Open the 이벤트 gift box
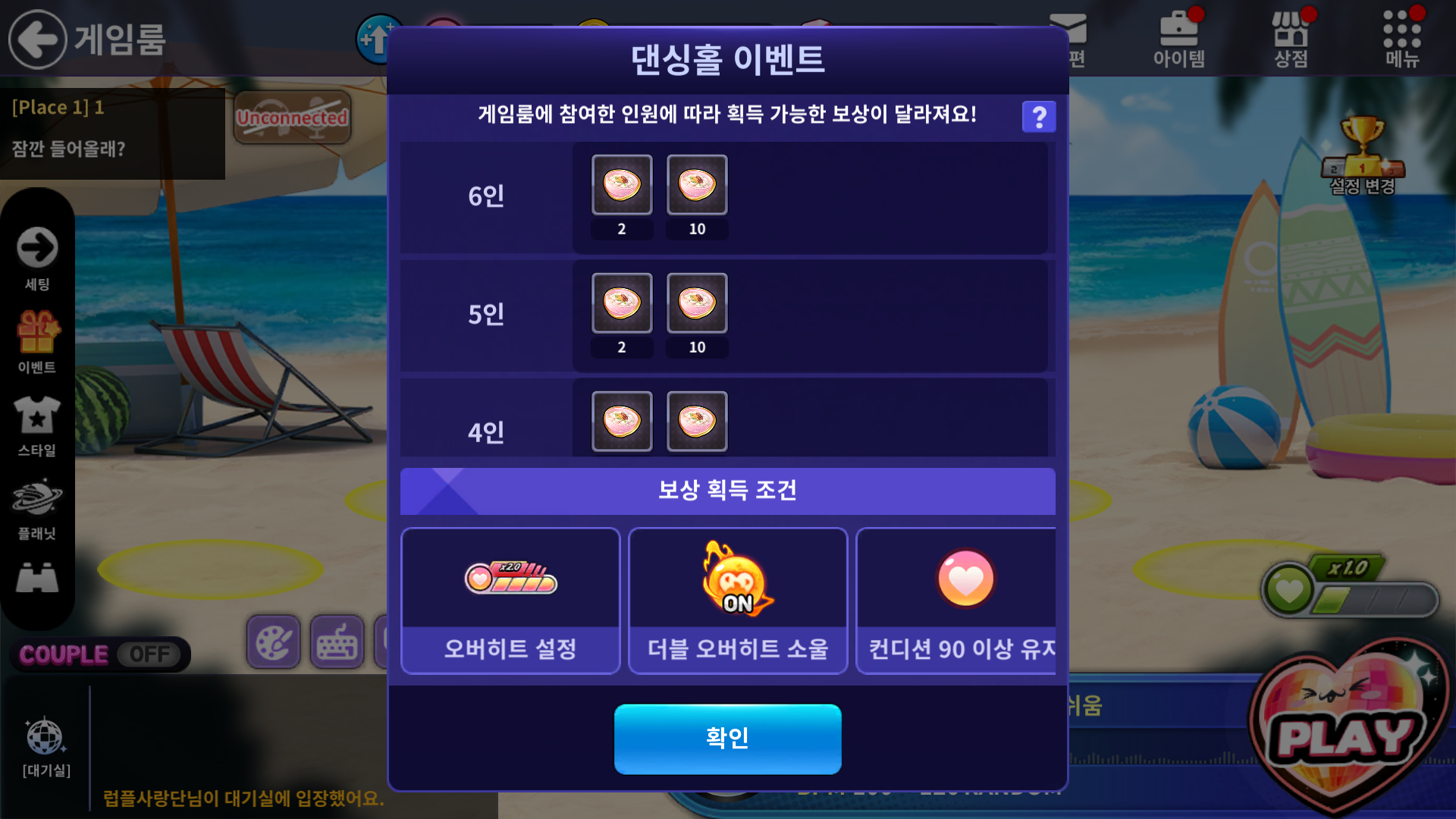Screen dimensions: 1456x819 (37, 341)
